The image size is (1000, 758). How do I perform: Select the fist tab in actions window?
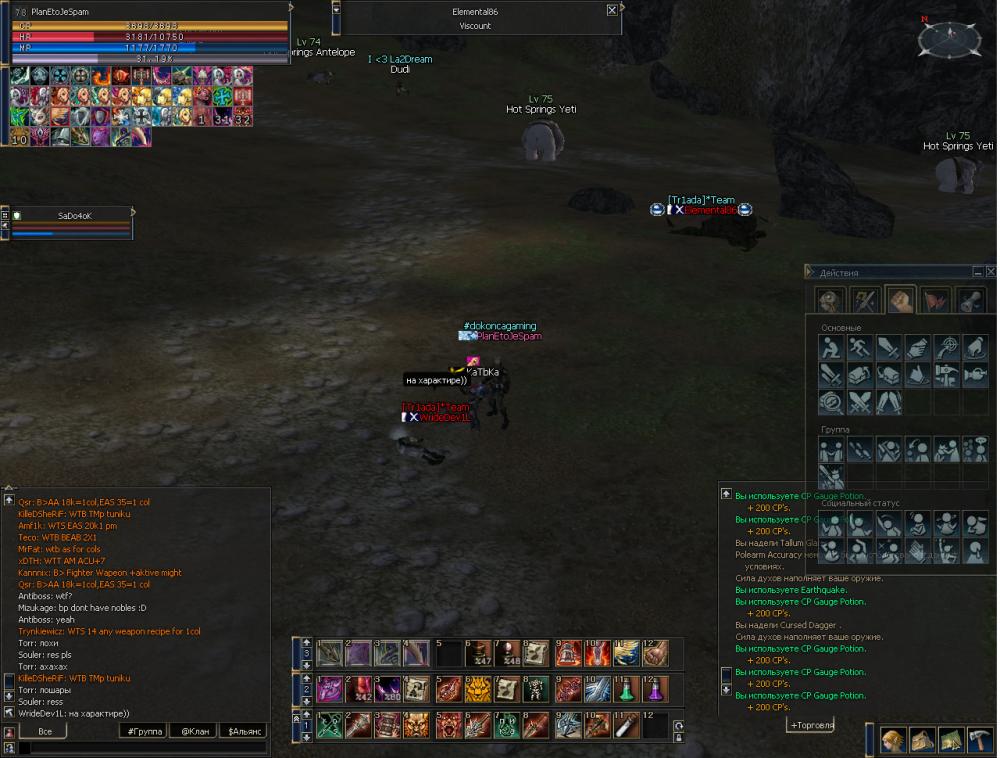pyautogui.click(x=900, y=300)
